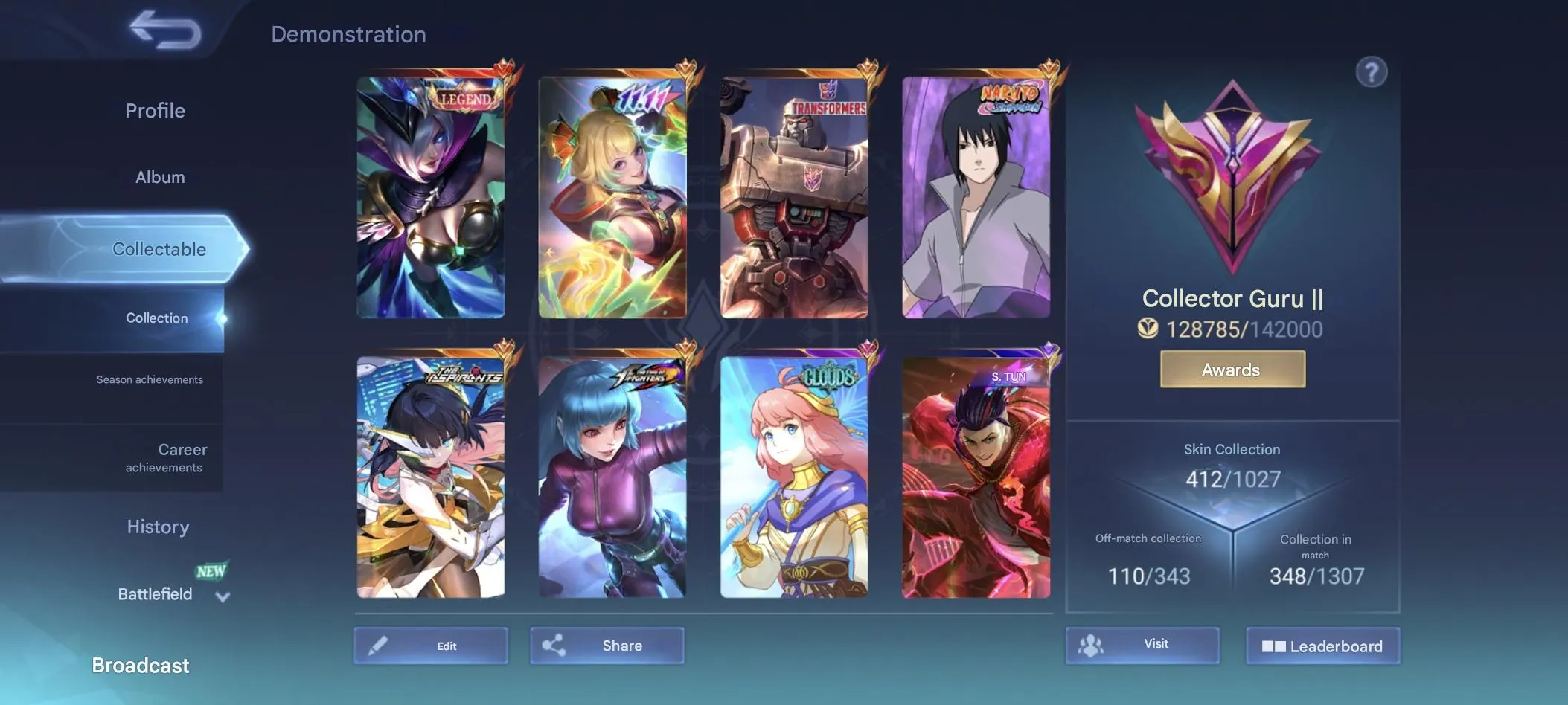
Task: Open the History section
Action: [x=157, y=527]
